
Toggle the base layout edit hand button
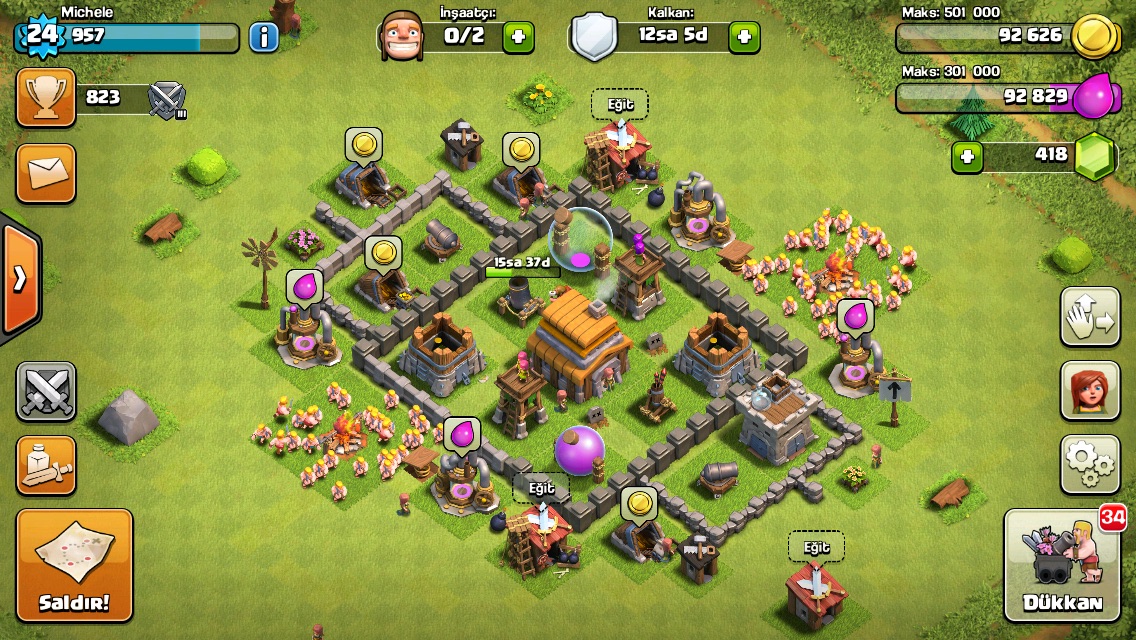click(x=1090, y=317)
